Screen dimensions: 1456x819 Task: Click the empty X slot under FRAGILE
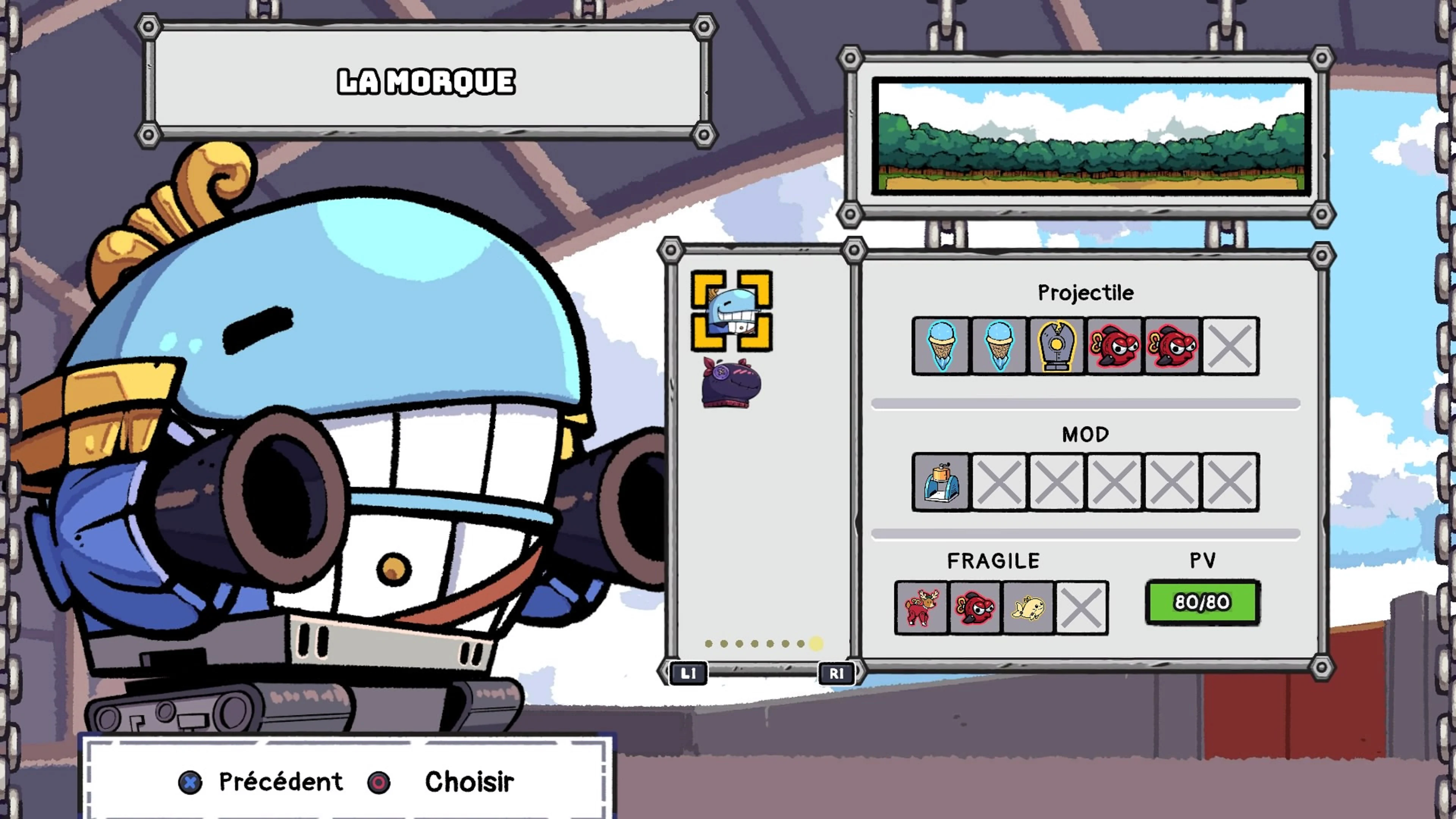(1081, 607)
